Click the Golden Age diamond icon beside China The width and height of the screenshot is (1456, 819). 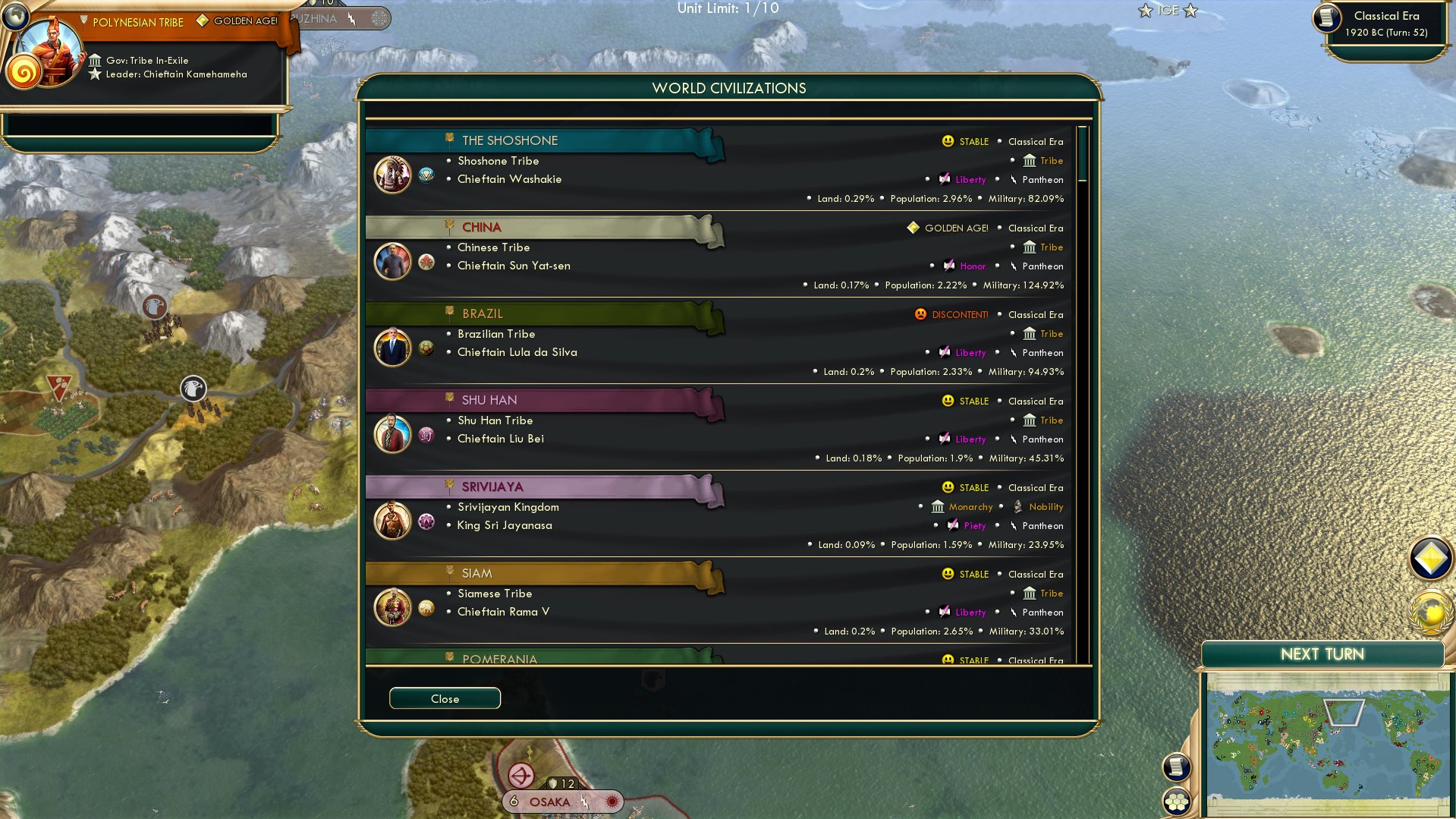click(x=912, y=228)
